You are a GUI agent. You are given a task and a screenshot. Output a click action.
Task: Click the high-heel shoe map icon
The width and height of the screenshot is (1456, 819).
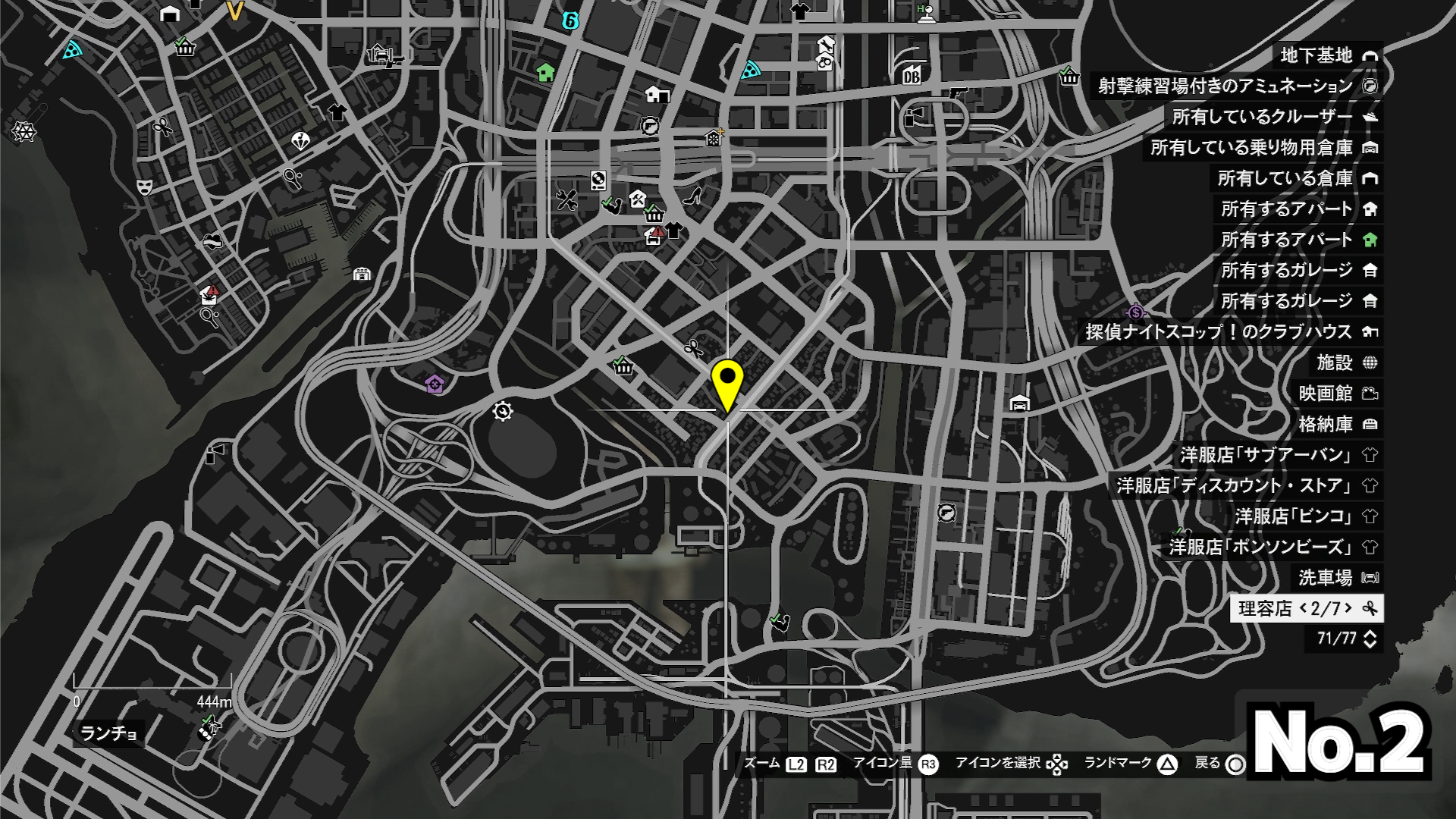(x=692, y=197)
